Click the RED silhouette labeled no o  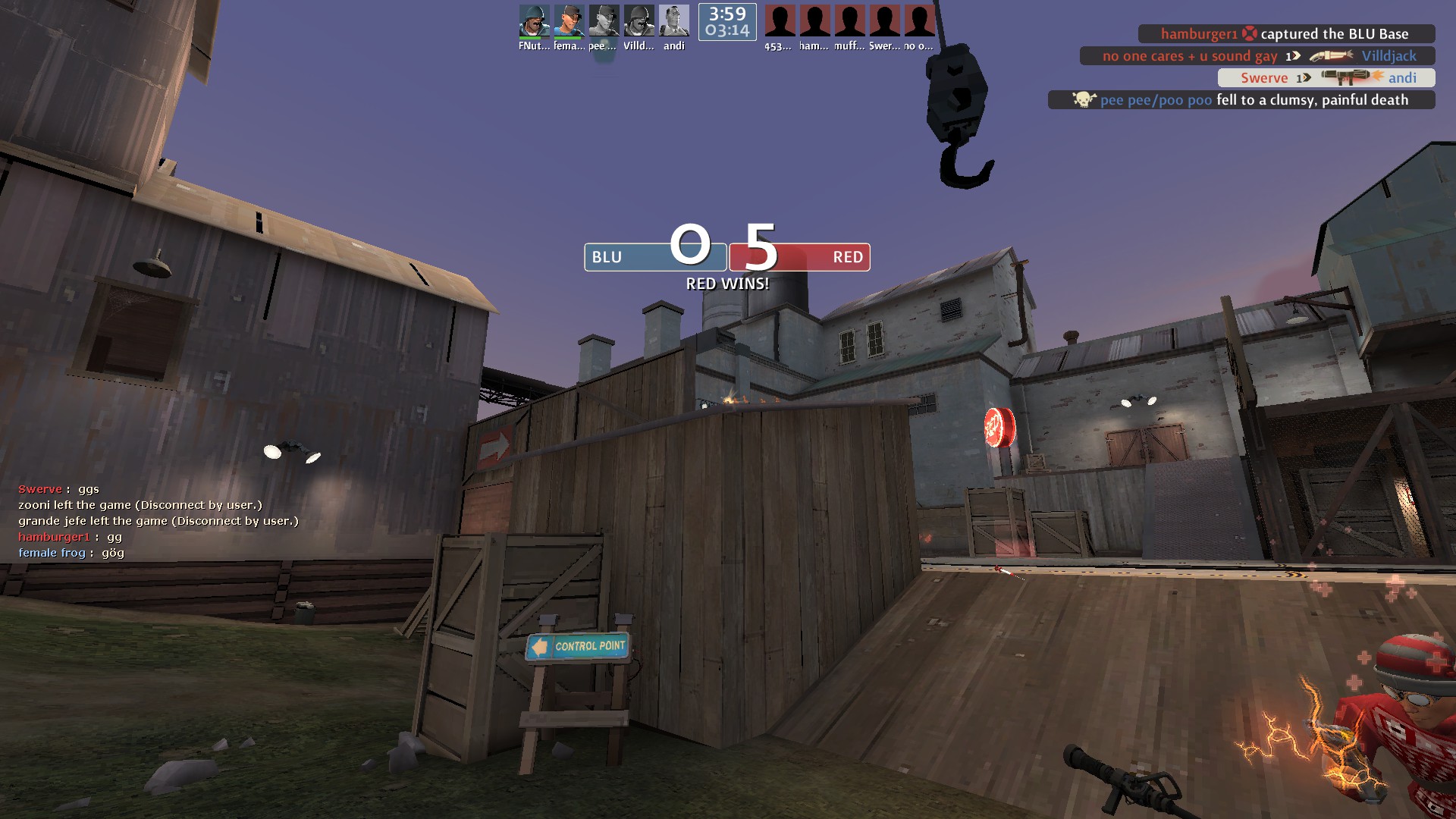pos(919,21)
